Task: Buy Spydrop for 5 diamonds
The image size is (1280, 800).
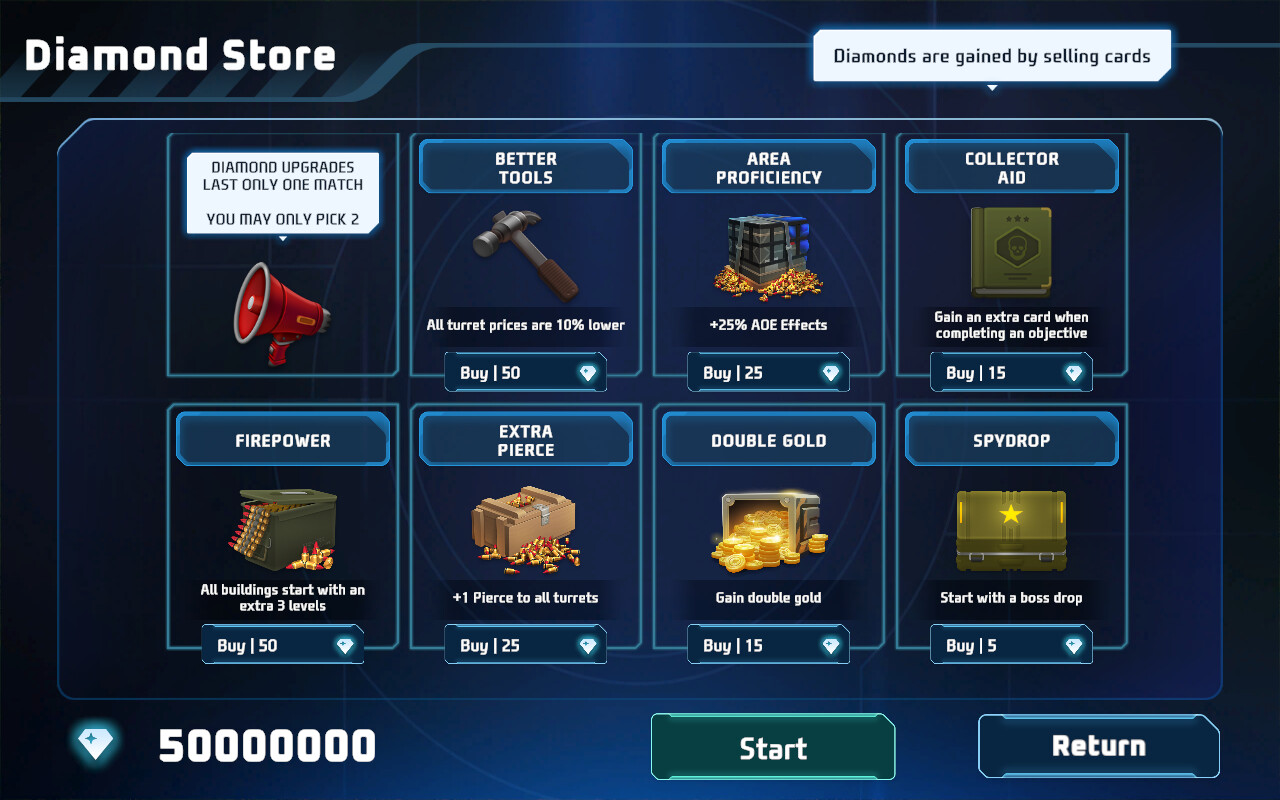Action: coord(1011,644)
